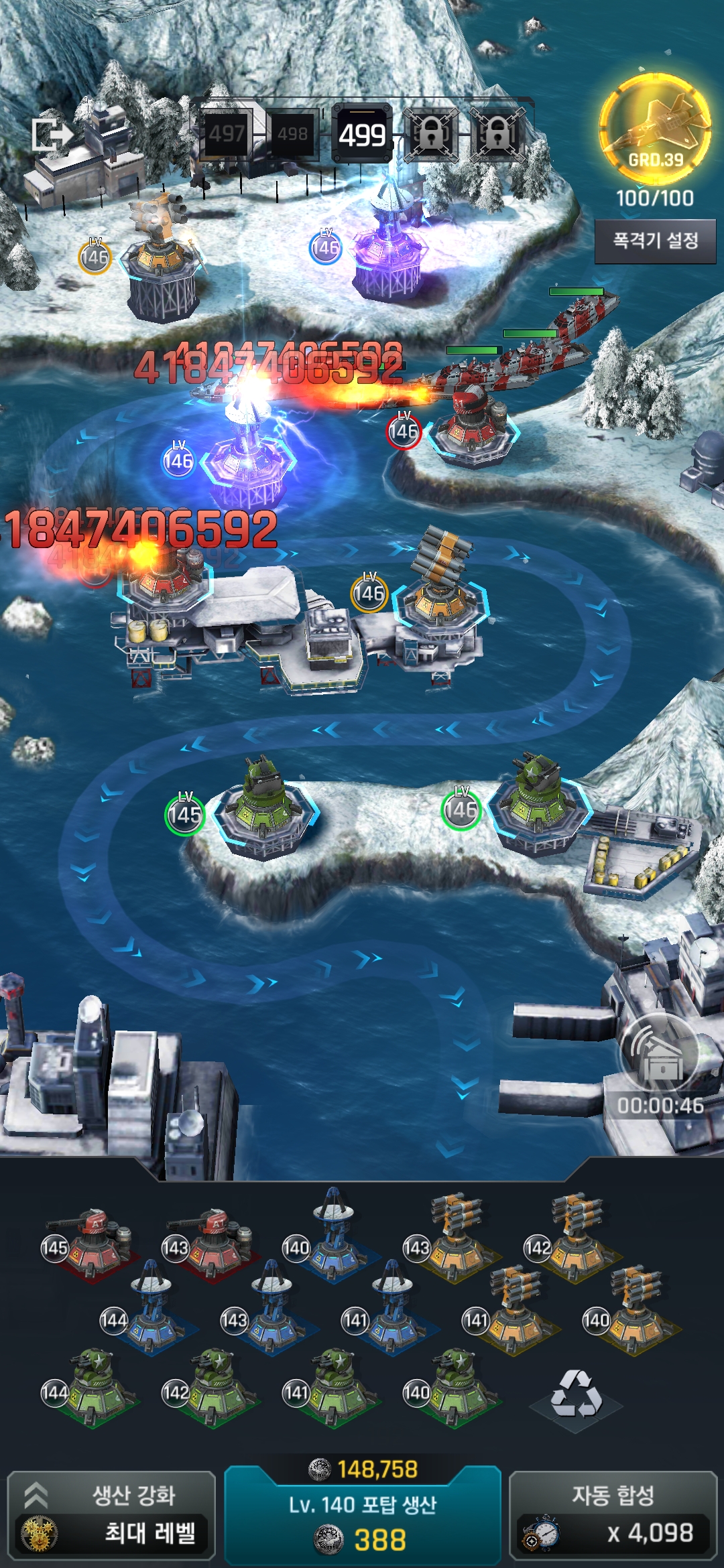Click the recycle bin slot

576,1395
